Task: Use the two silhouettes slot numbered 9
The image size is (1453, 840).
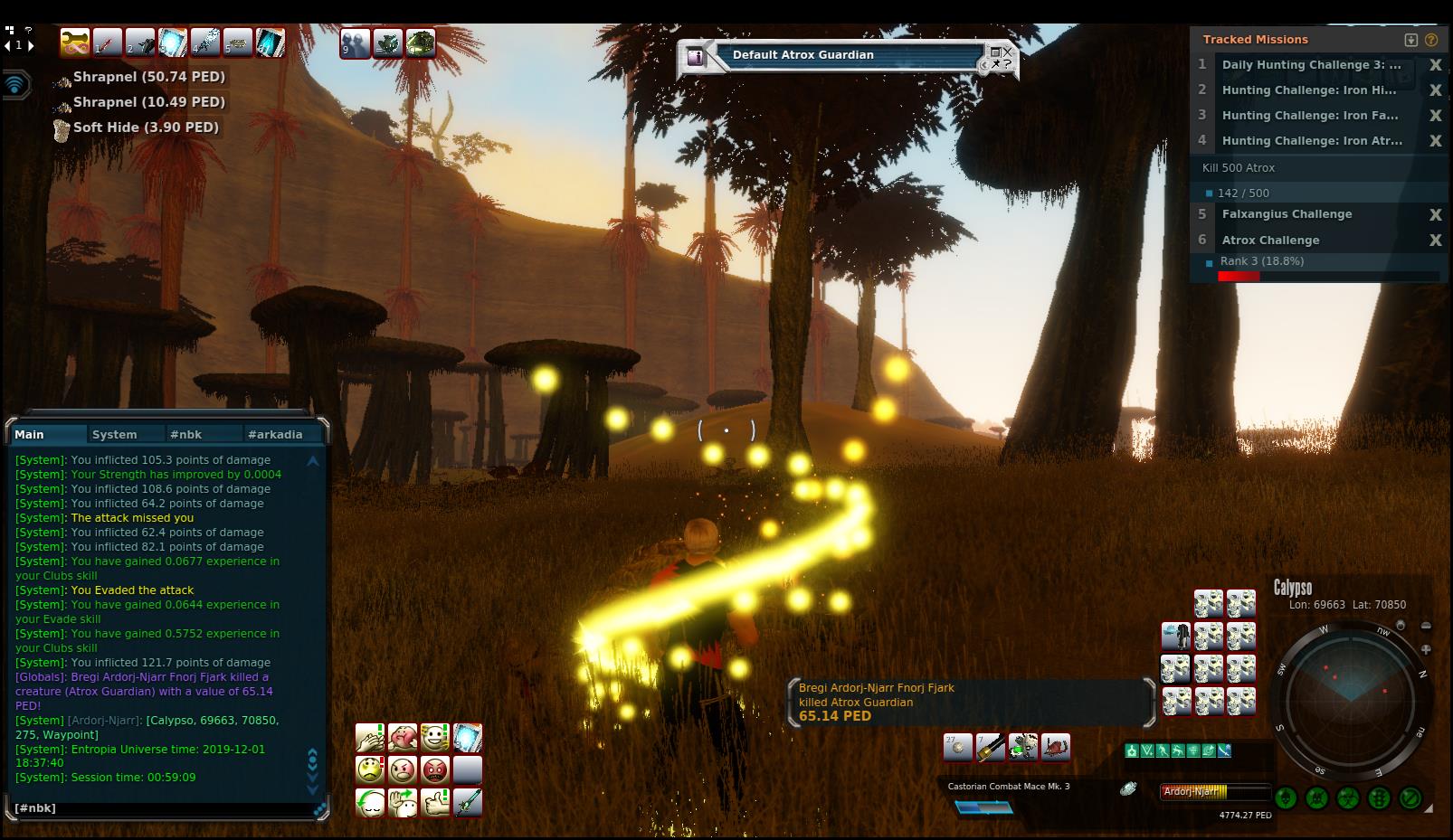Action: pos(355,43)
